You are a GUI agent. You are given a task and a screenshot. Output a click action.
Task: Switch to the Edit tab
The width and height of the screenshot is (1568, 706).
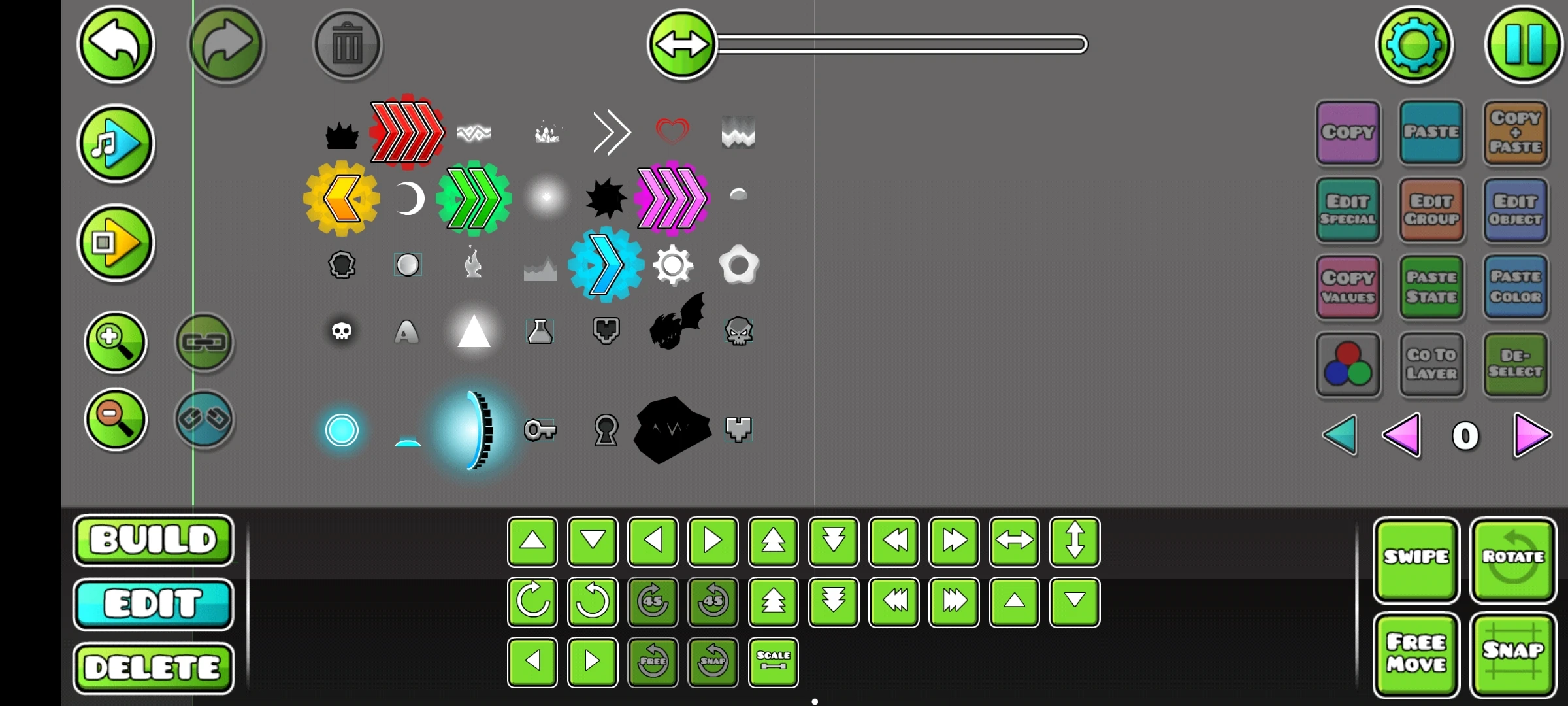tap(153, 603)
